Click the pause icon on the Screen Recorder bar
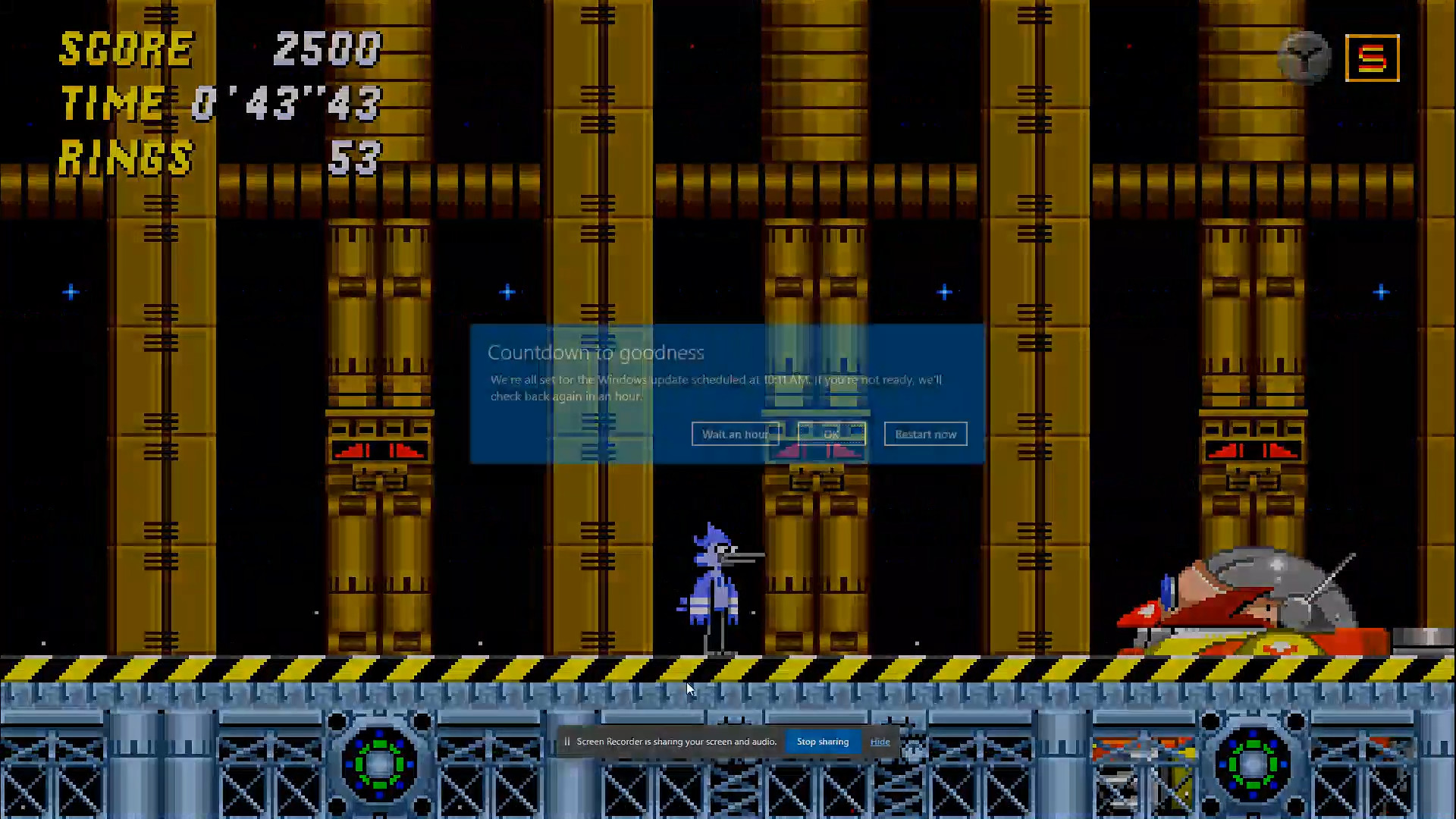The image size is (1456, 819). 567,741
